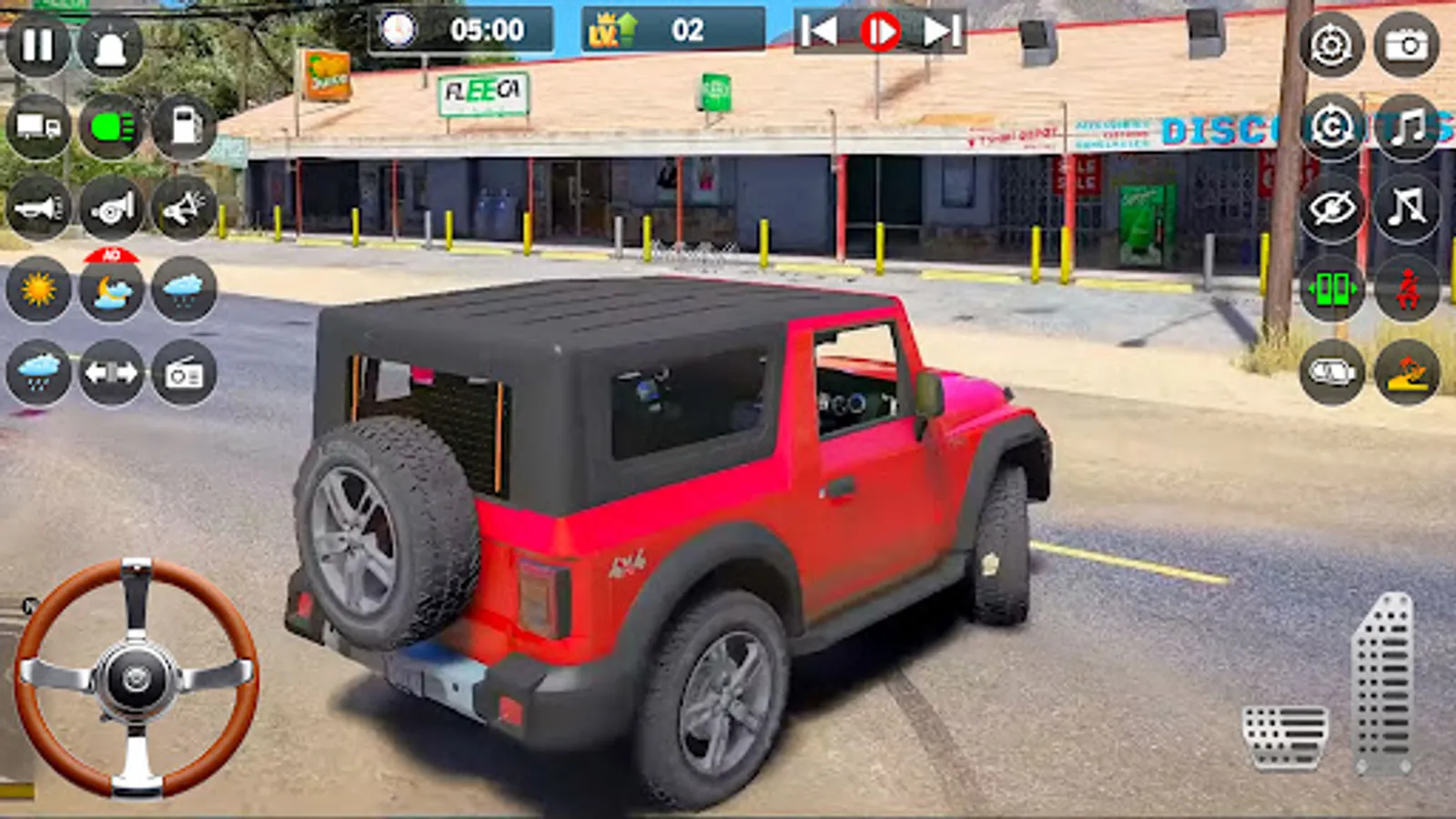Image resolution: width=1456 pixels, height=819 pixels.
Task: Reset the camera rotation
Action: [1330, 126]
